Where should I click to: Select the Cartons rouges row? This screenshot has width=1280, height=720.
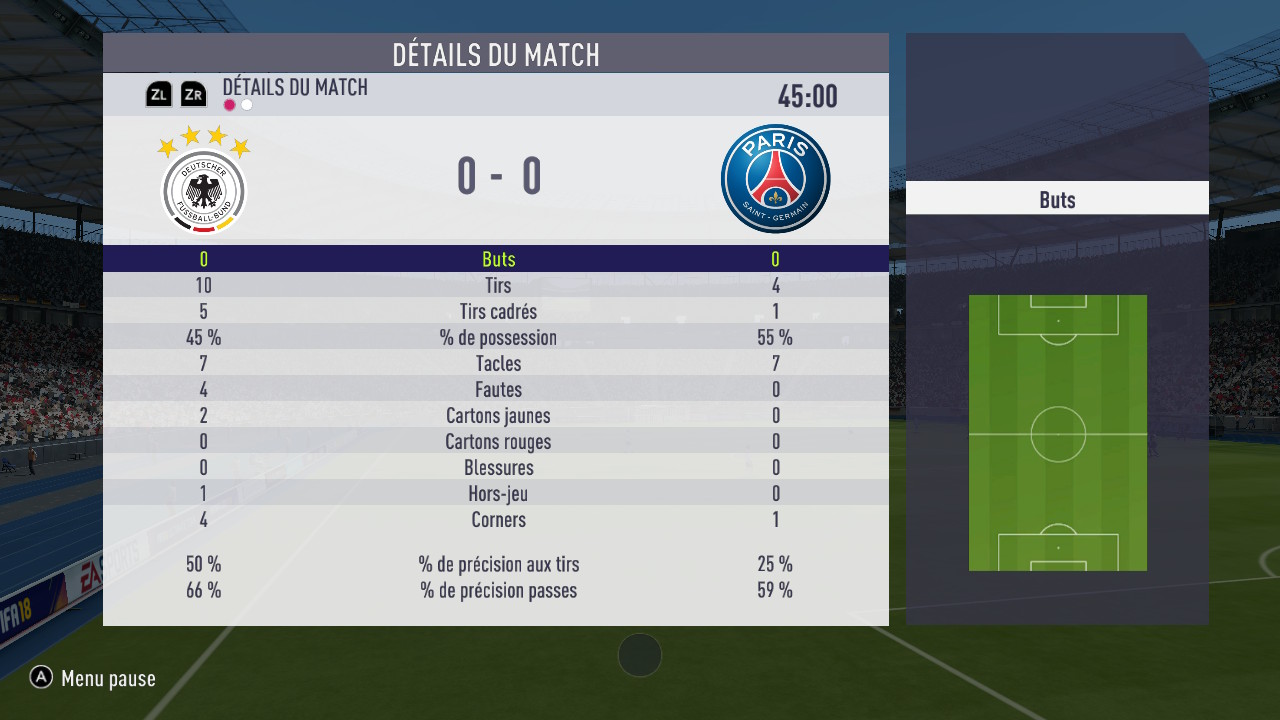pyautogui.click(x=497, y=442)
